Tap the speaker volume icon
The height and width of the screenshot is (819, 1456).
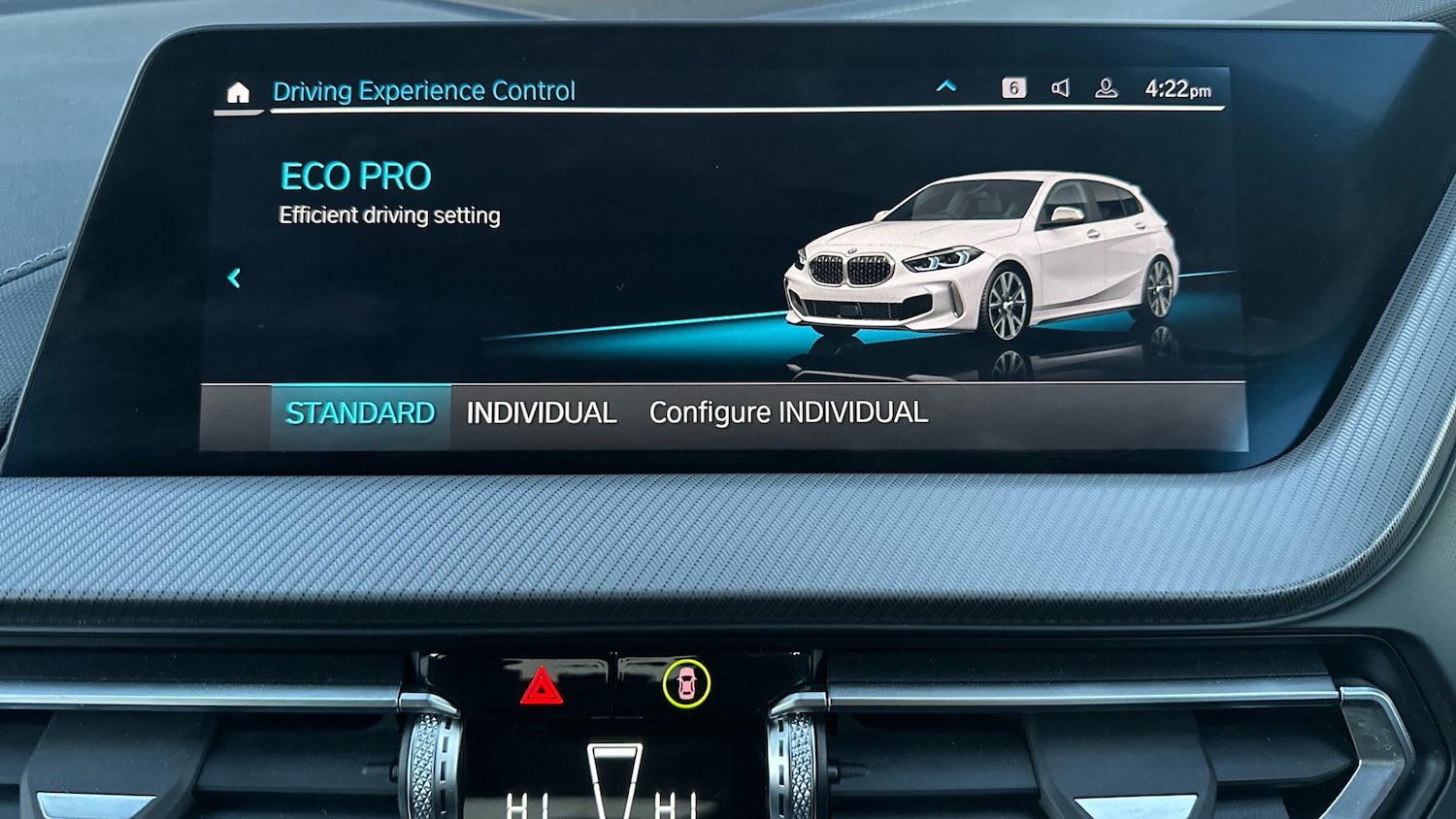click(1061, 87)
